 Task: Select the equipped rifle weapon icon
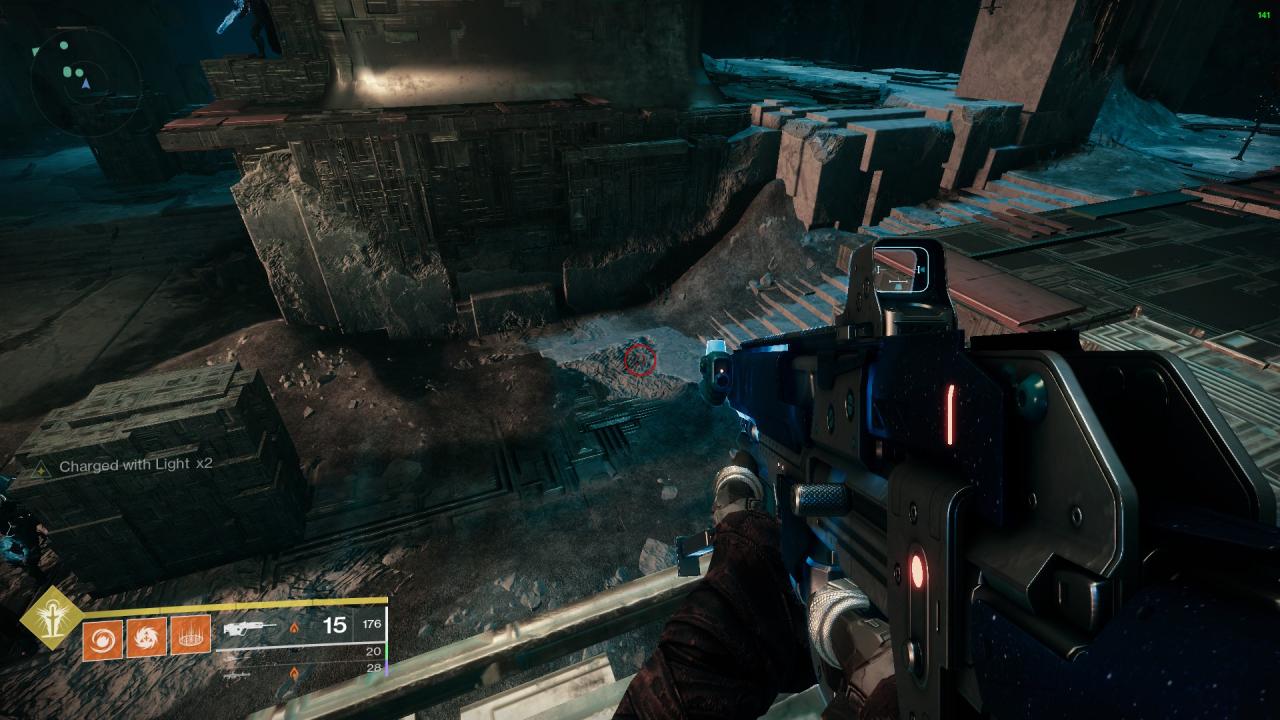(x=249, y=629)
